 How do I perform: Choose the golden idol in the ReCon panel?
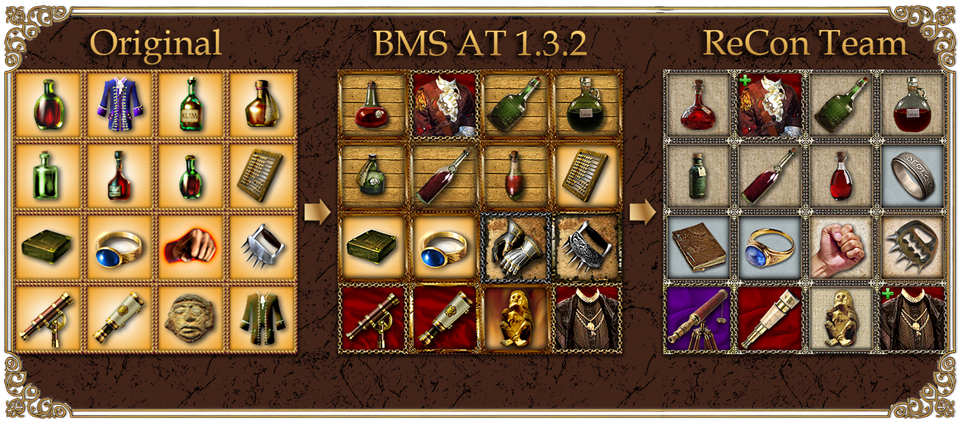click(x=841, y=317)
